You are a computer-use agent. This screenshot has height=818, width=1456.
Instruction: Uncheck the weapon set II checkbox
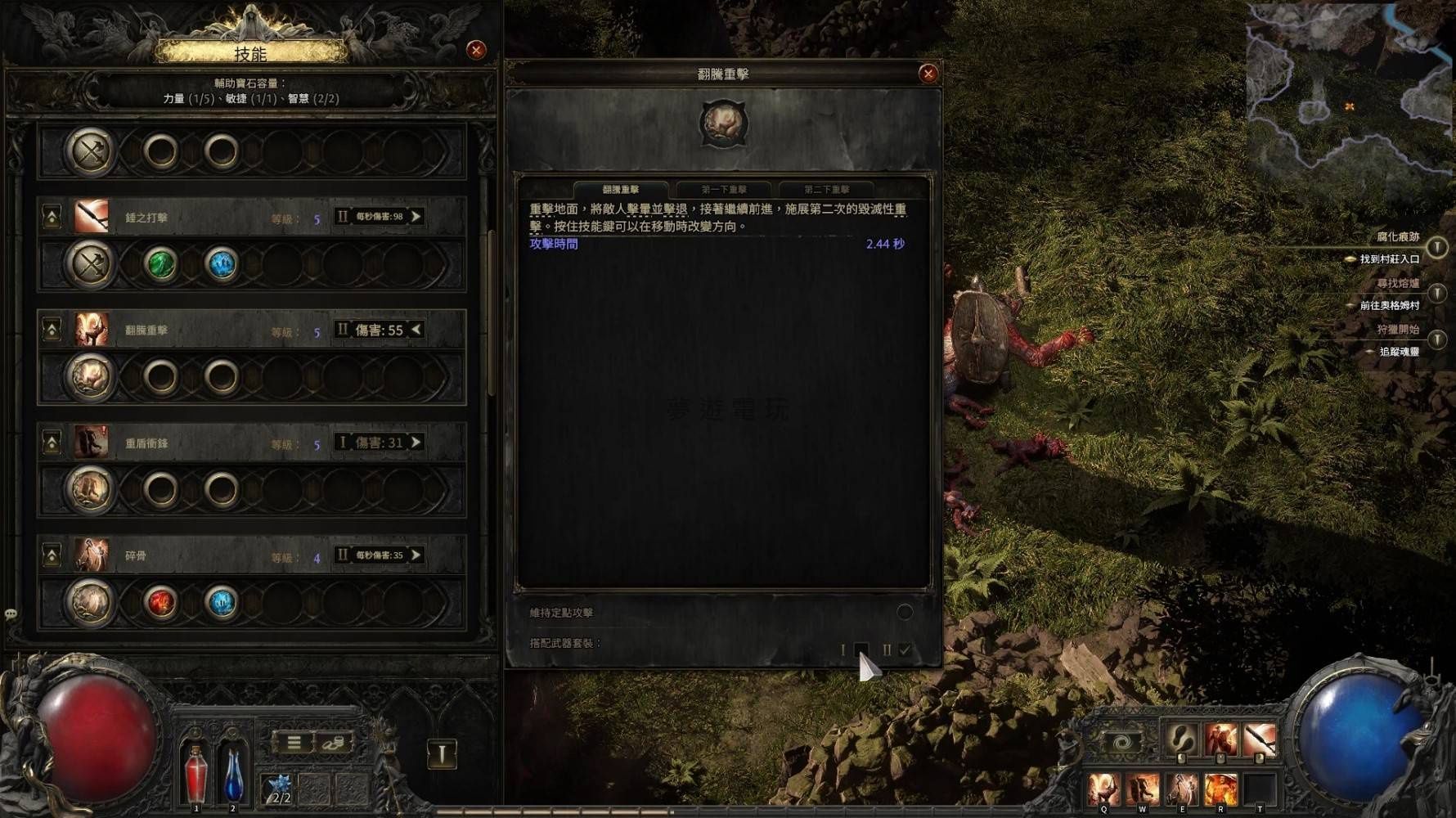tap(905, 649)
